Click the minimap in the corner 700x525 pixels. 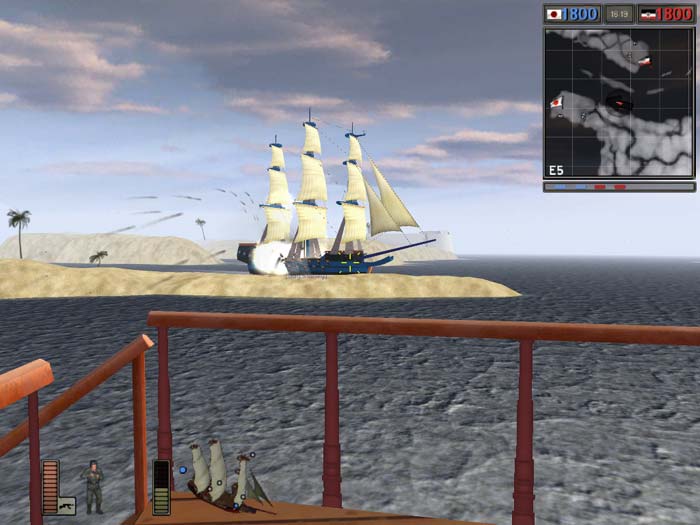click(619, 102)
